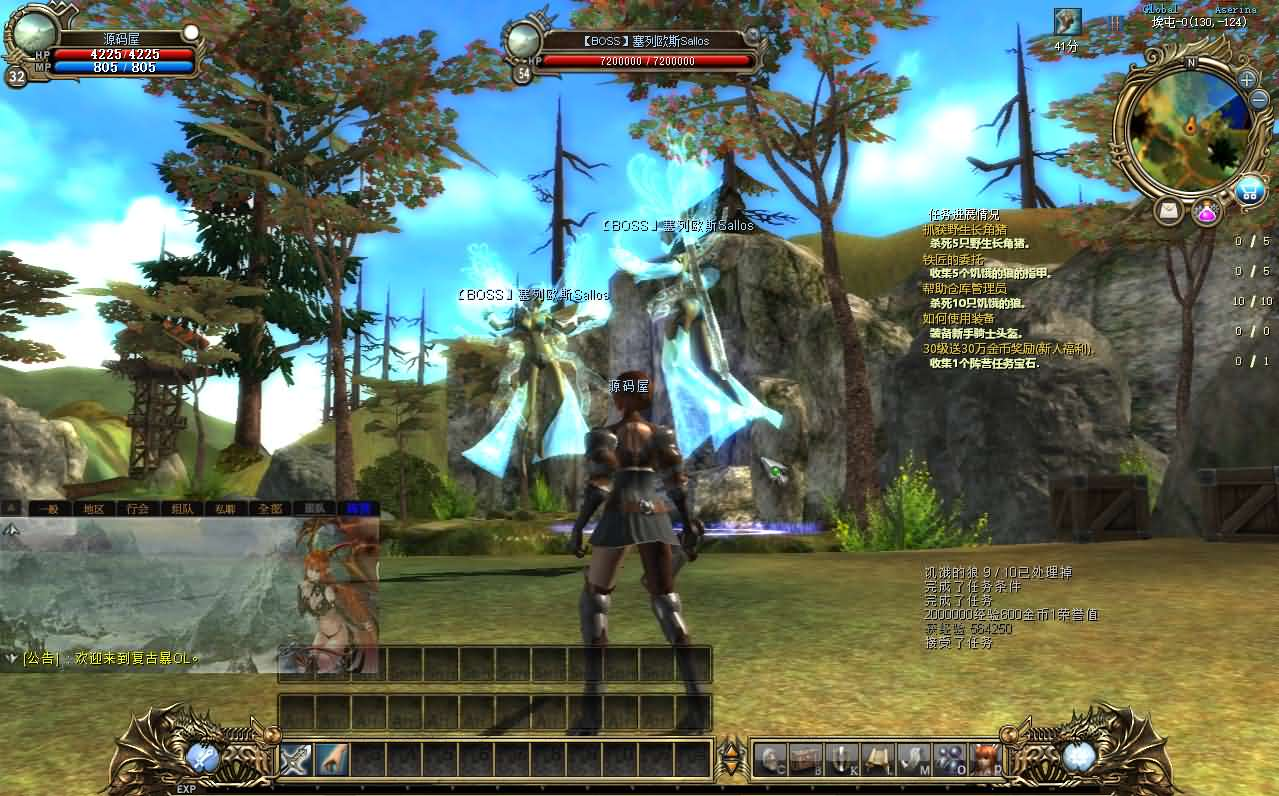Click the minimap zoom-out minus button
This screenshot has height=796, width=1279.
coord(1259,100)
